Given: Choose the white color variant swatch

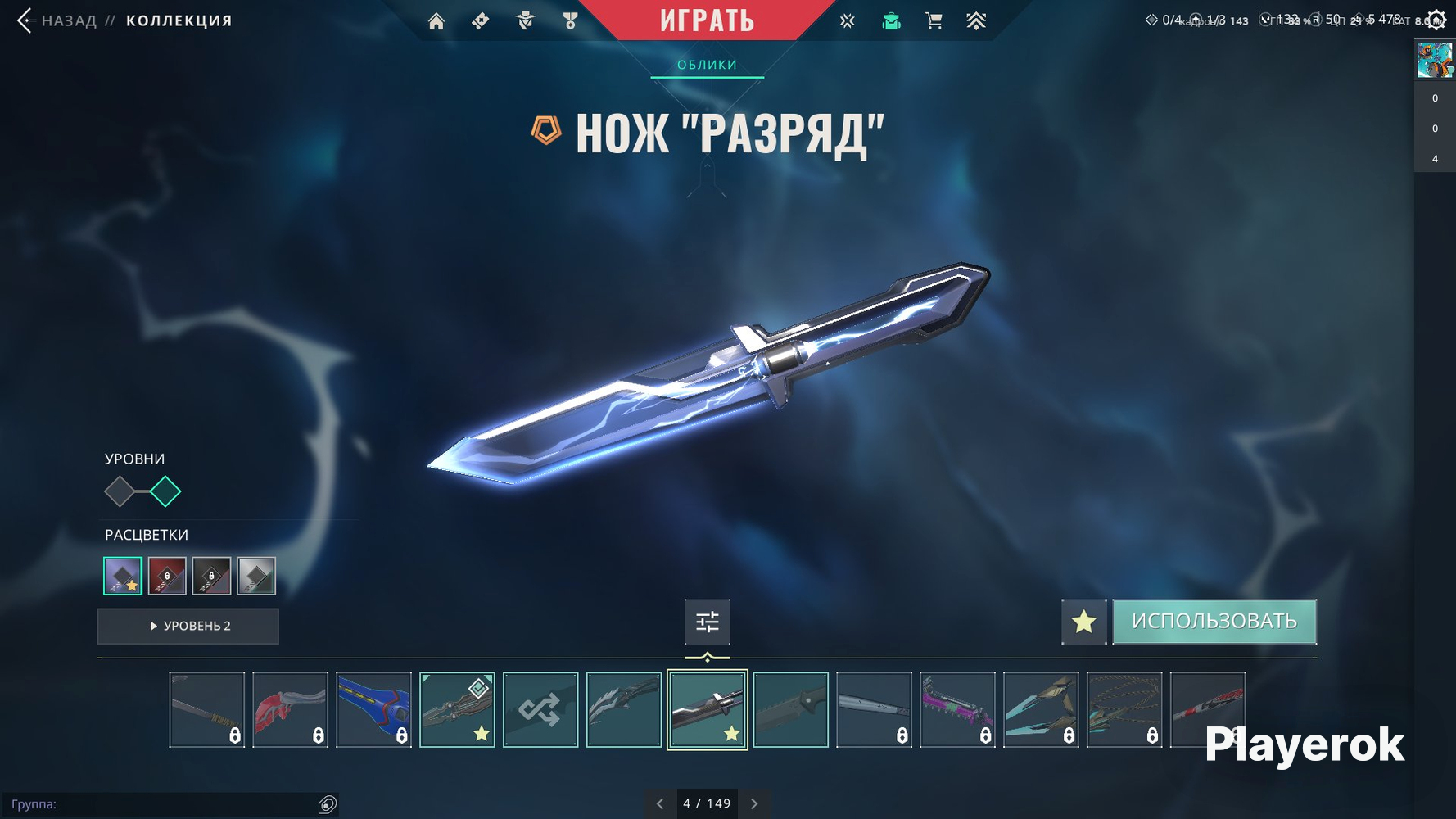Looking at the screenshot, I should [x=255, y=576].
